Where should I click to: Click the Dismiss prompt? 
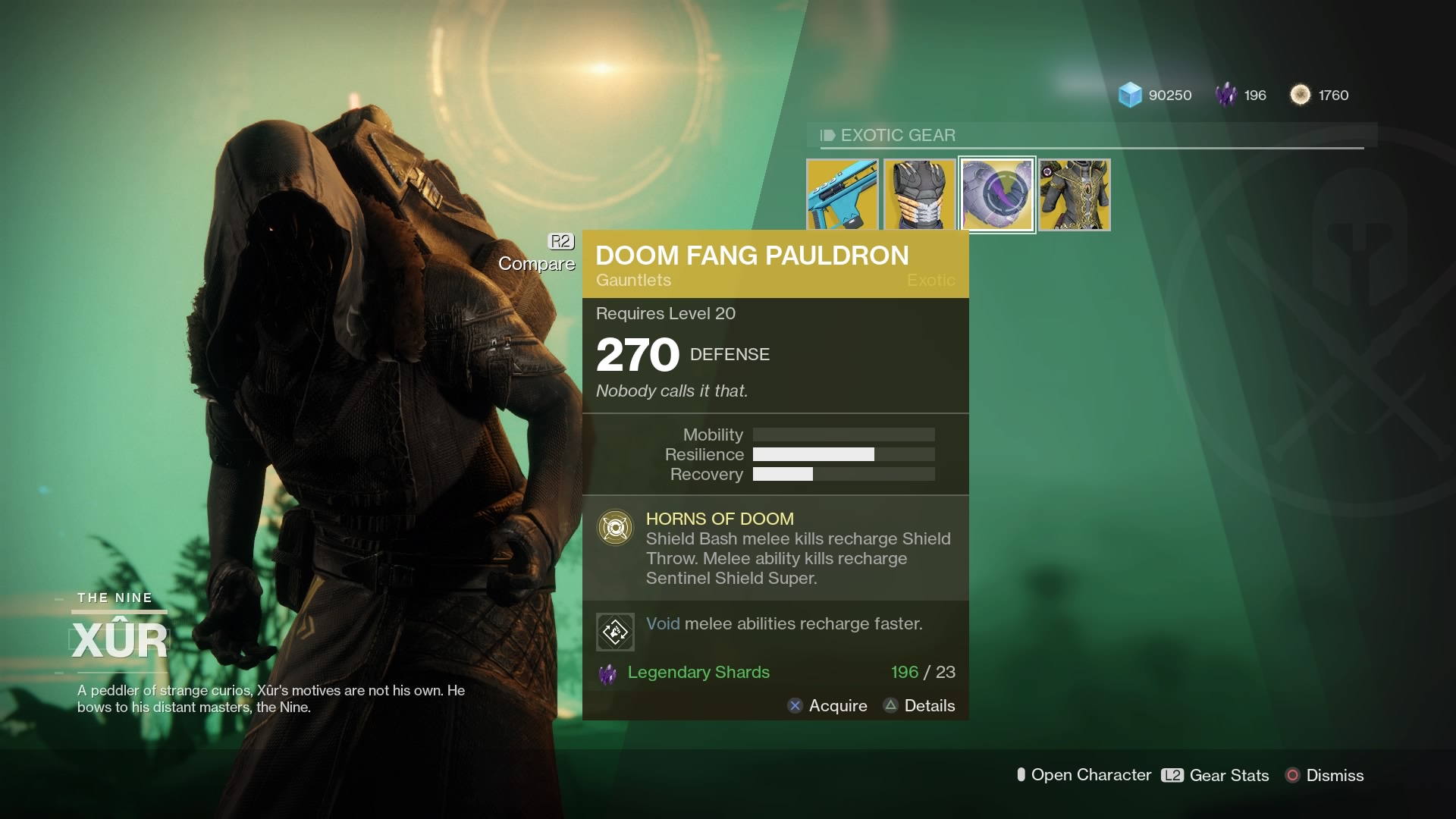(x=1324, y=775)
